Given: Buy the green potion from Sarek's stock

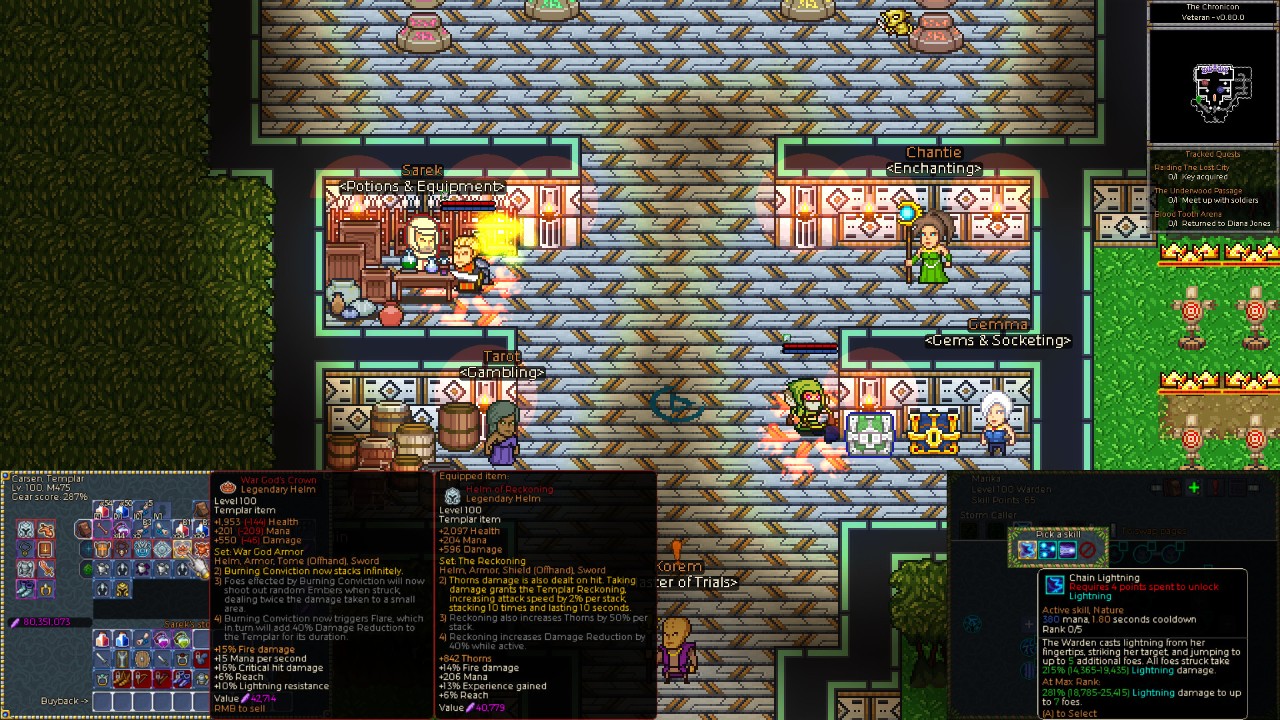Looking at the screenshot, I should [x=181, y=638].
